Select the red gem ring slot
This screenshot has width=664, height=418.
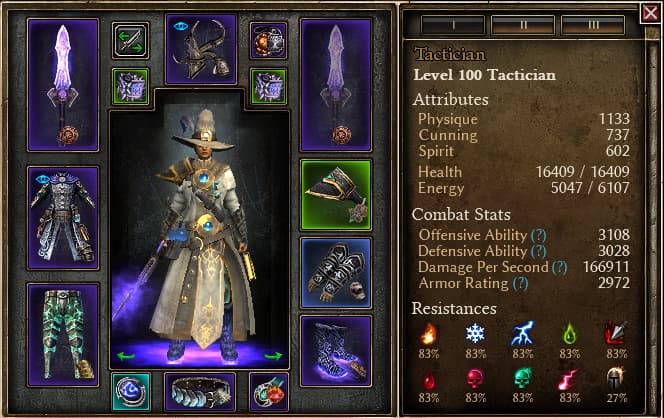tap(268, 392)
